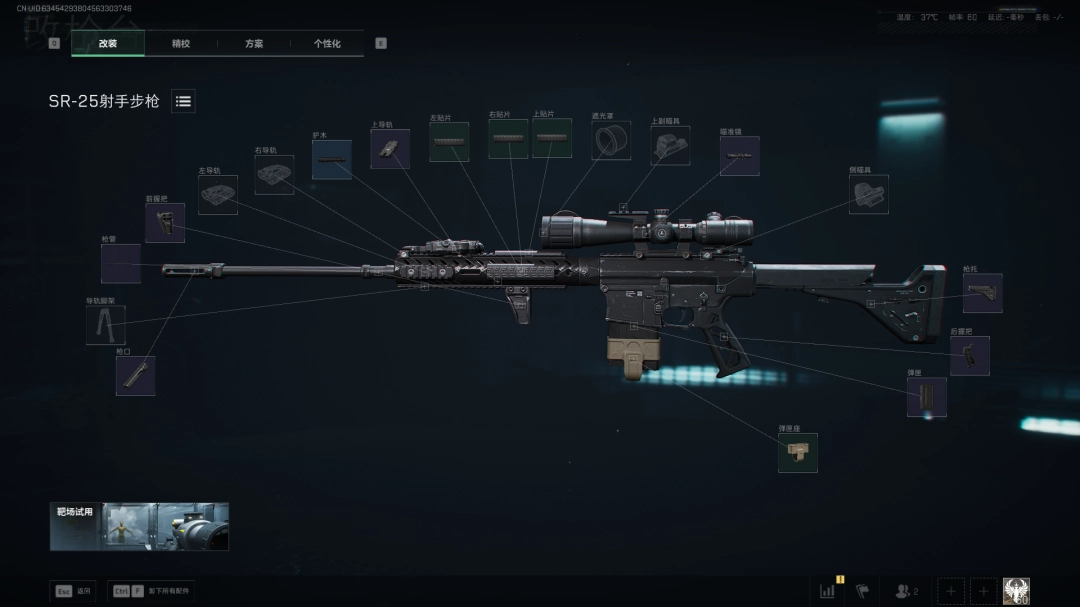The height and width of the screenshot is (607, 1080).
Task: Choose the 前握把 foregrip slot
Action: (165, 223)
